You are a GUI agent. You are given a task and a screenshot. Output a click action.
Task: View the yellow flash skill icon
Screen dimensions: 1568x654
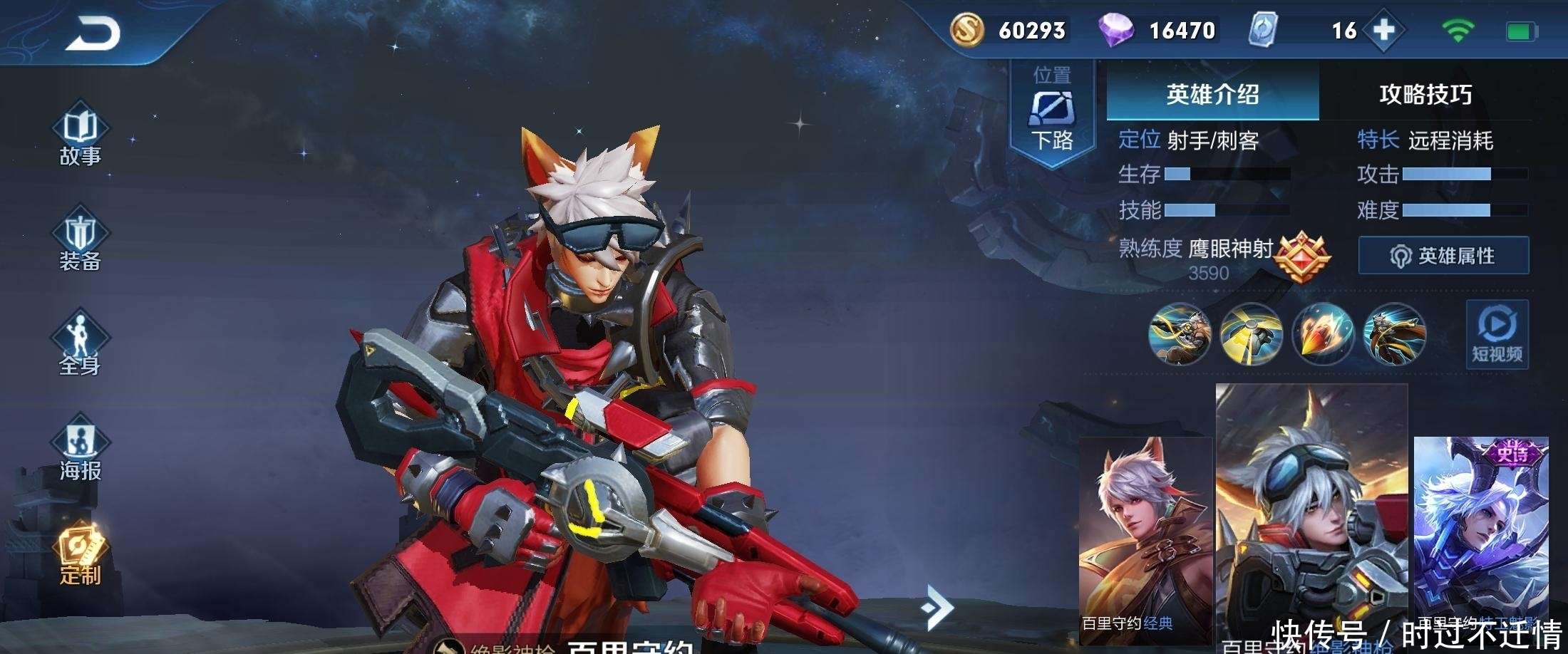(1252, 333)
